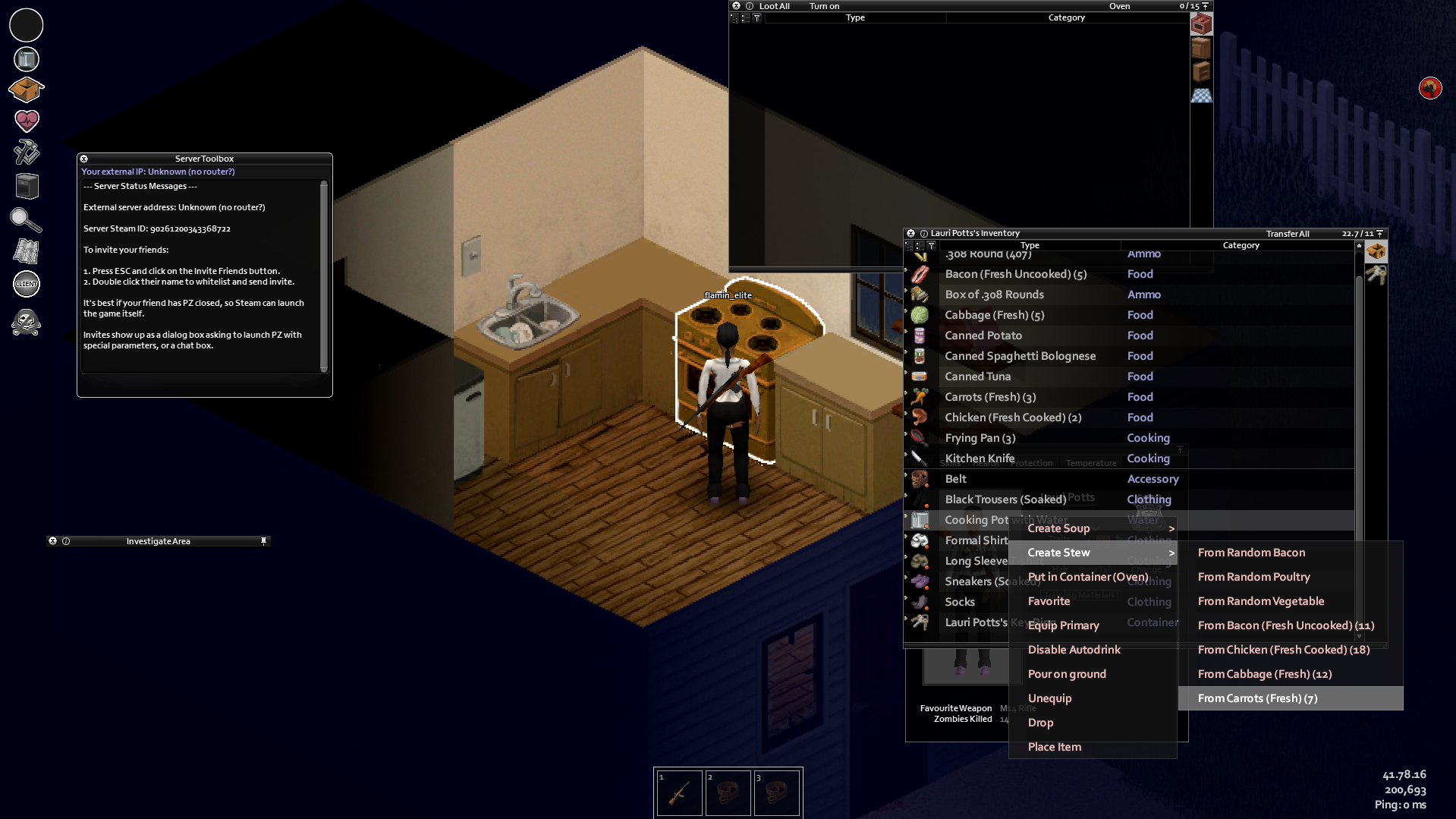
Task: Click the CLIENT sidebar icon
Action: click(x=26, y=284)
